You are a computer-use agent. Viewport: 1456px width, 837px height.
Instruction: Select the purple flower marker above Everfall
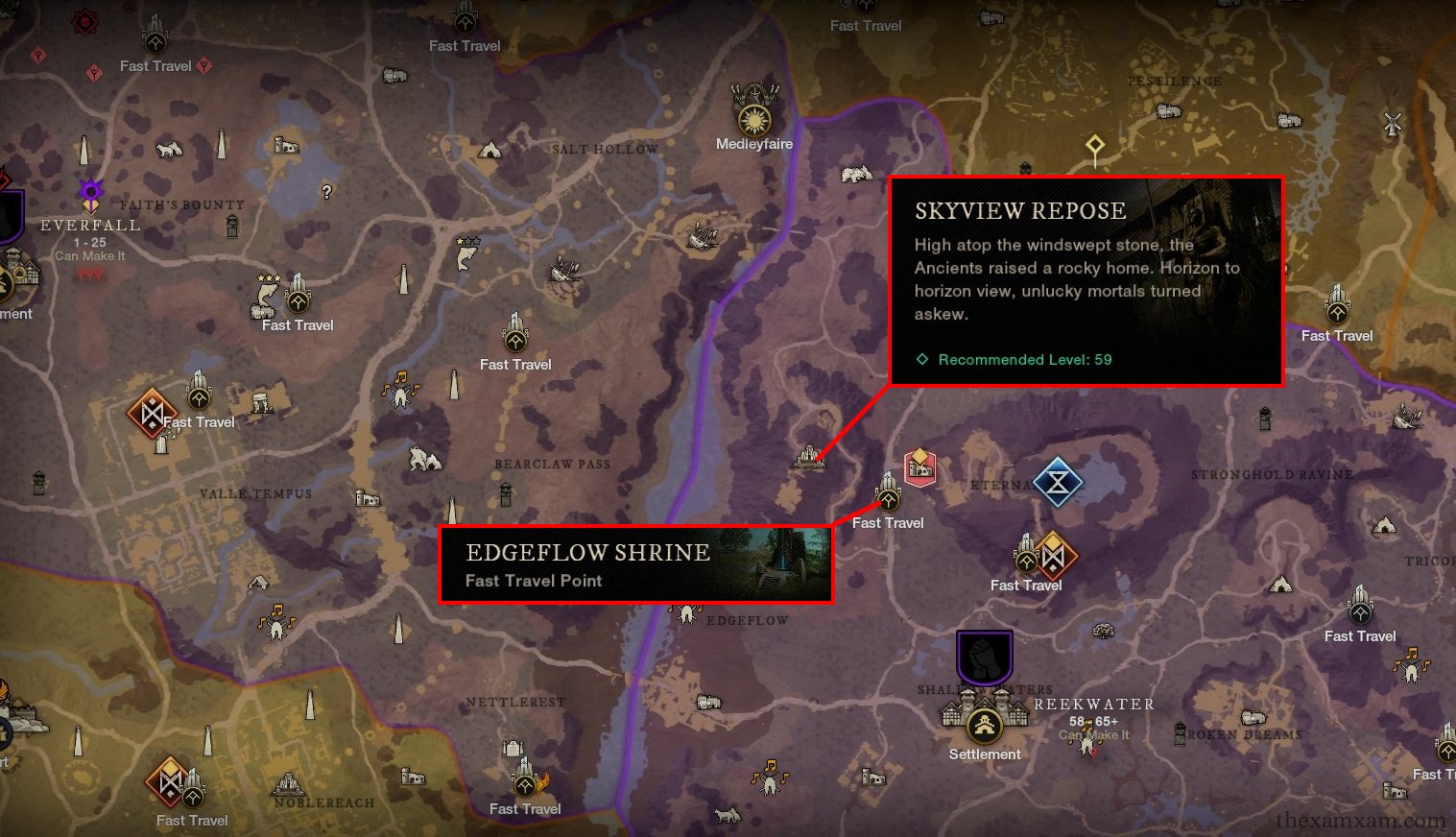90,189
